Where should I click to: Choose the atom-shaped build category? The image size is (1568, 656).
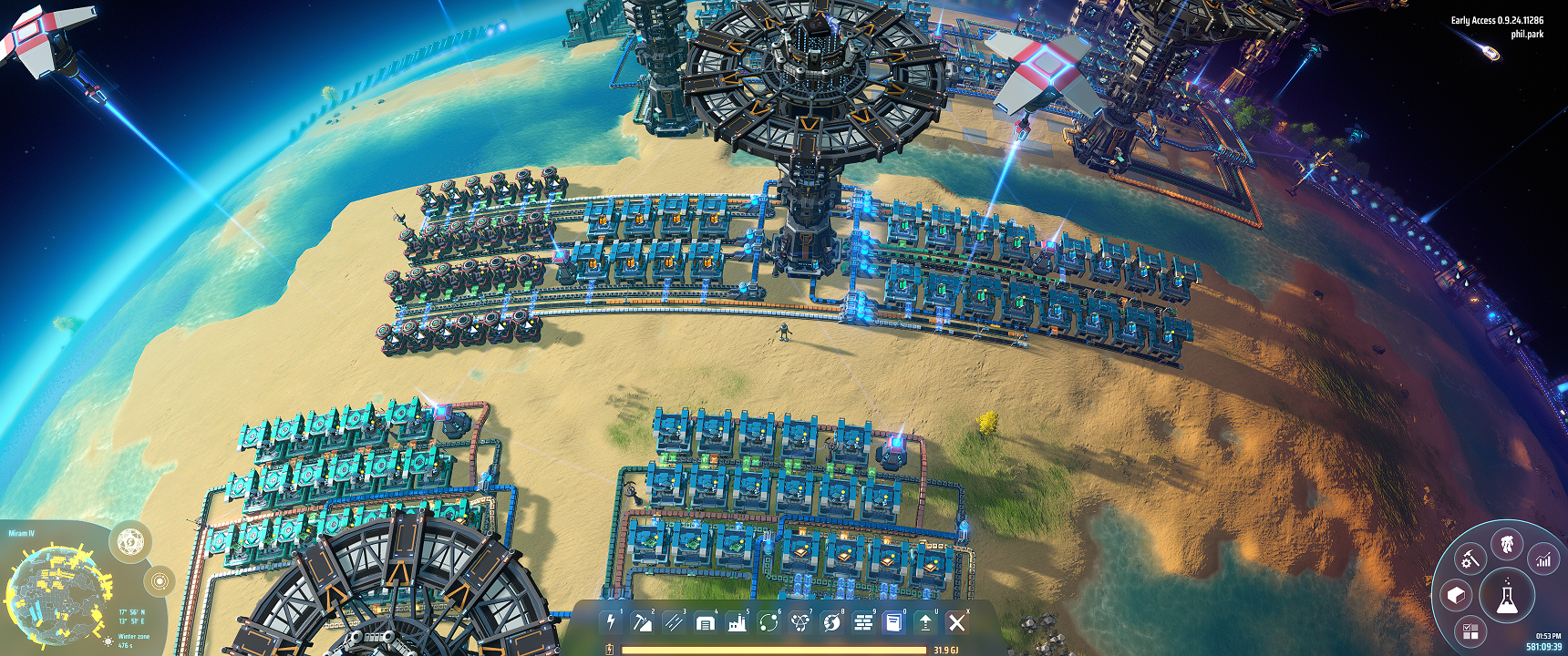[x=799, y=622]
